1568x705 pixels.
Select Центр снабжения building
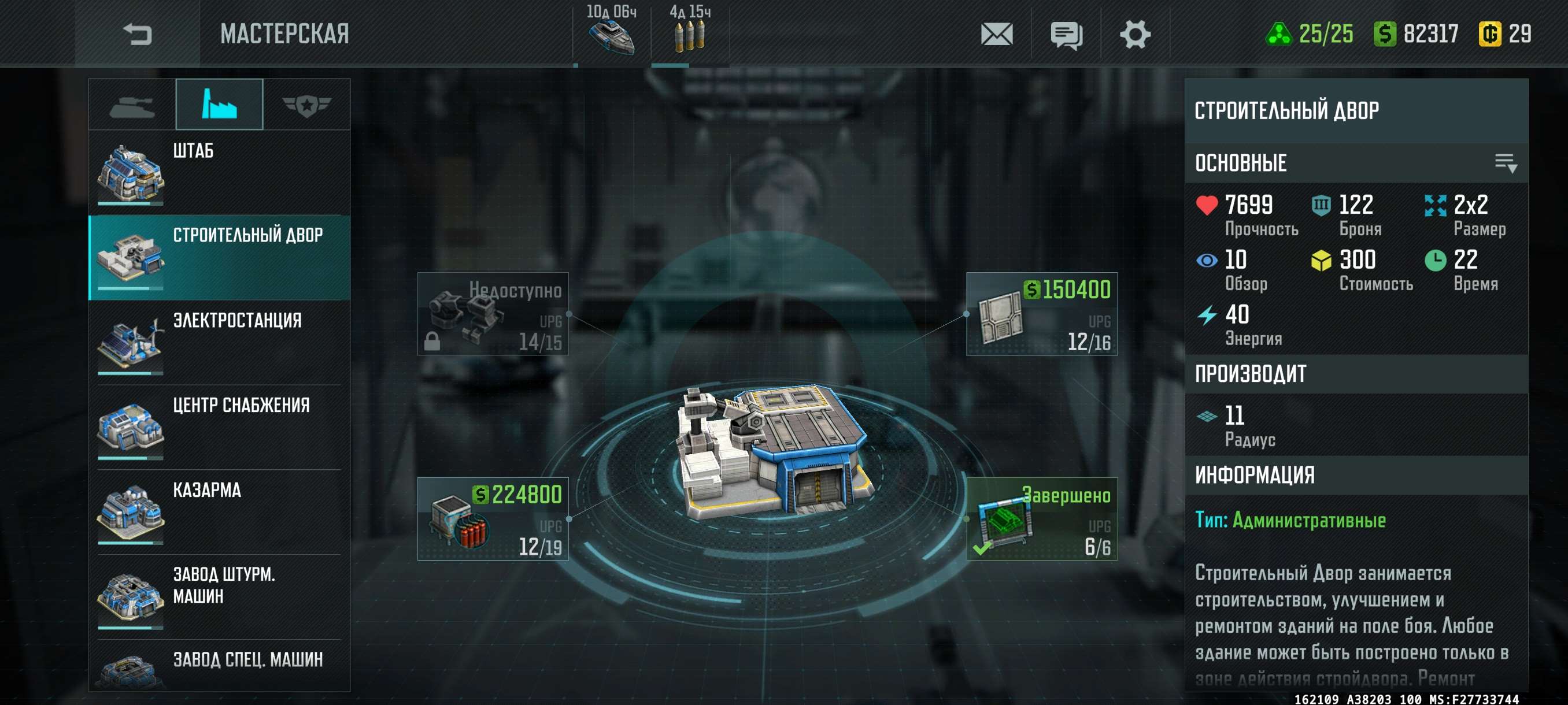point(219,426)
